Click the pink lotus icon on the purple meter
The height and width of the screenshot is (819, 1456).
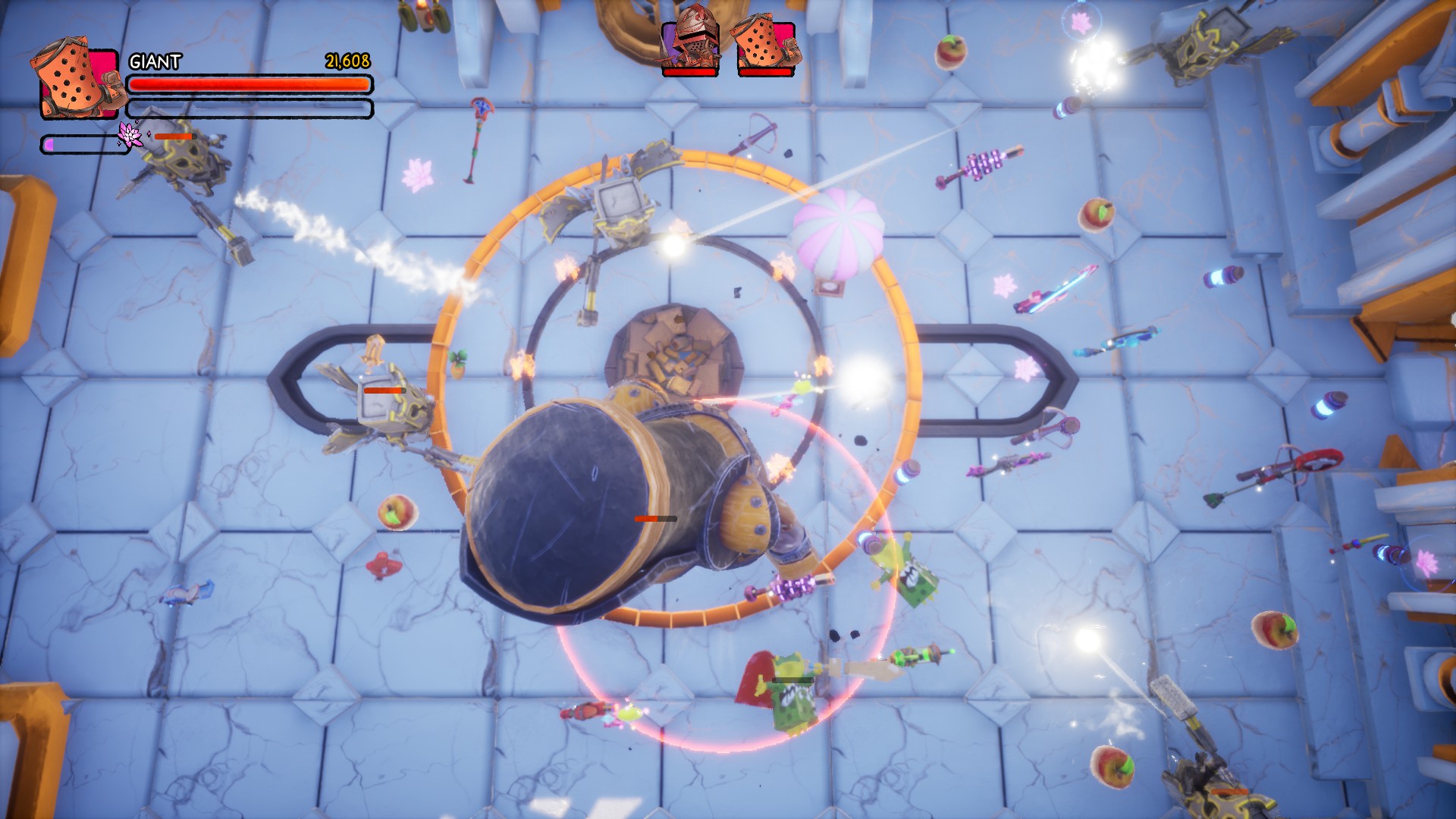click(x=130, y=136)
